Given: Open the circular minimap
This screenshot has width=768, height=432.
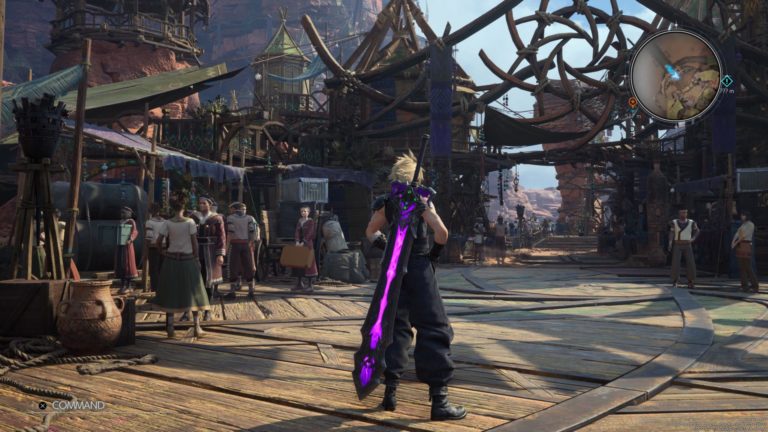Looking at the screenshot, I should point(675,76).
